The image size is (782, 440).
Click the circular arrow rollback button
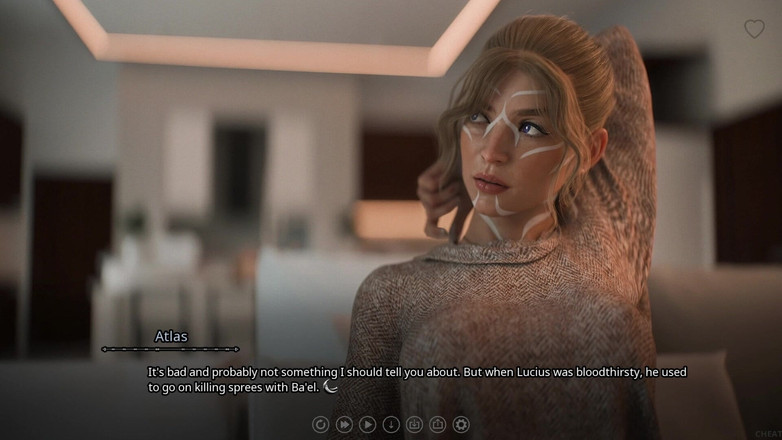pos(320,424)
